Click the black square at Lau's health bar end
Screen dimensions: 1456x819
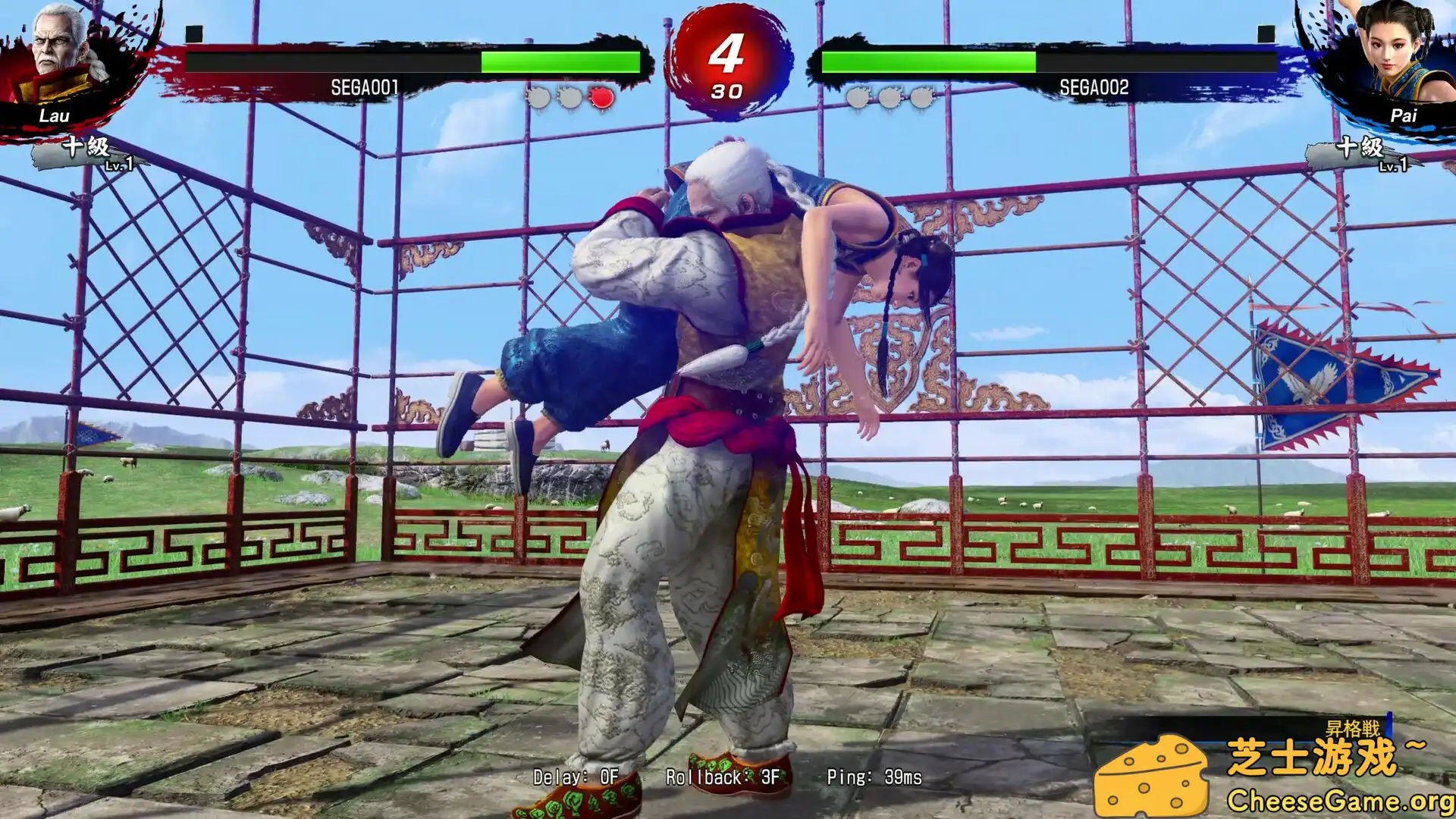196,32
